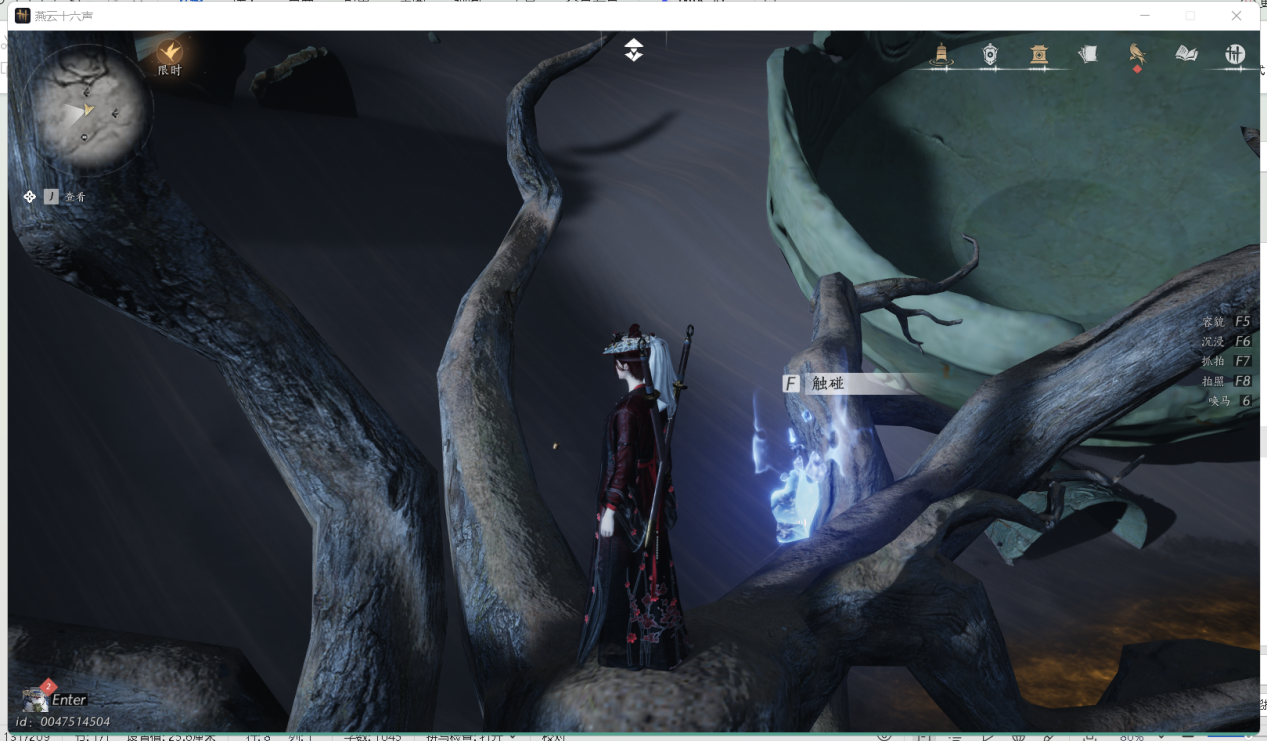Image resolution: width=1267 pixels, height=741 pixels.
Task: Open the stacked papers icon
Action: [1088, 54]
